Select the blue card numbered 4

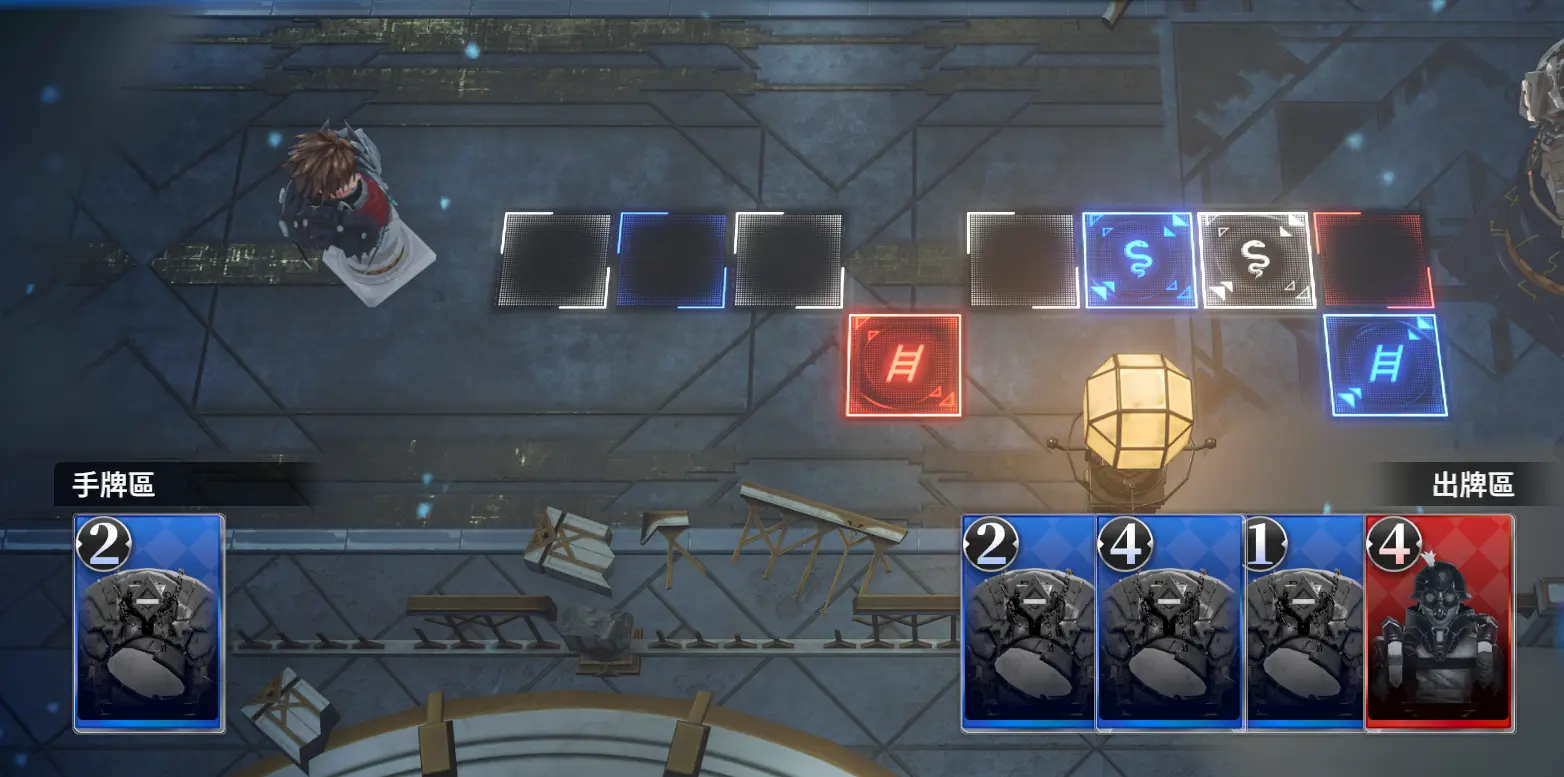1168,622
